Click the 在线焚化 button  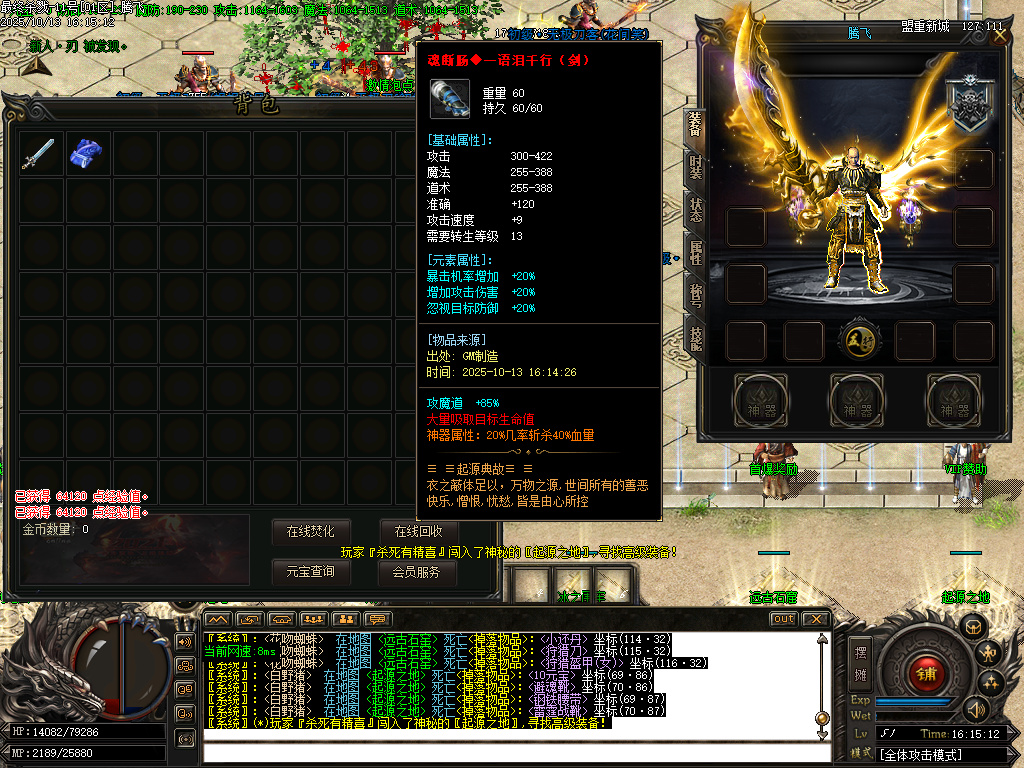pos(317,531)
